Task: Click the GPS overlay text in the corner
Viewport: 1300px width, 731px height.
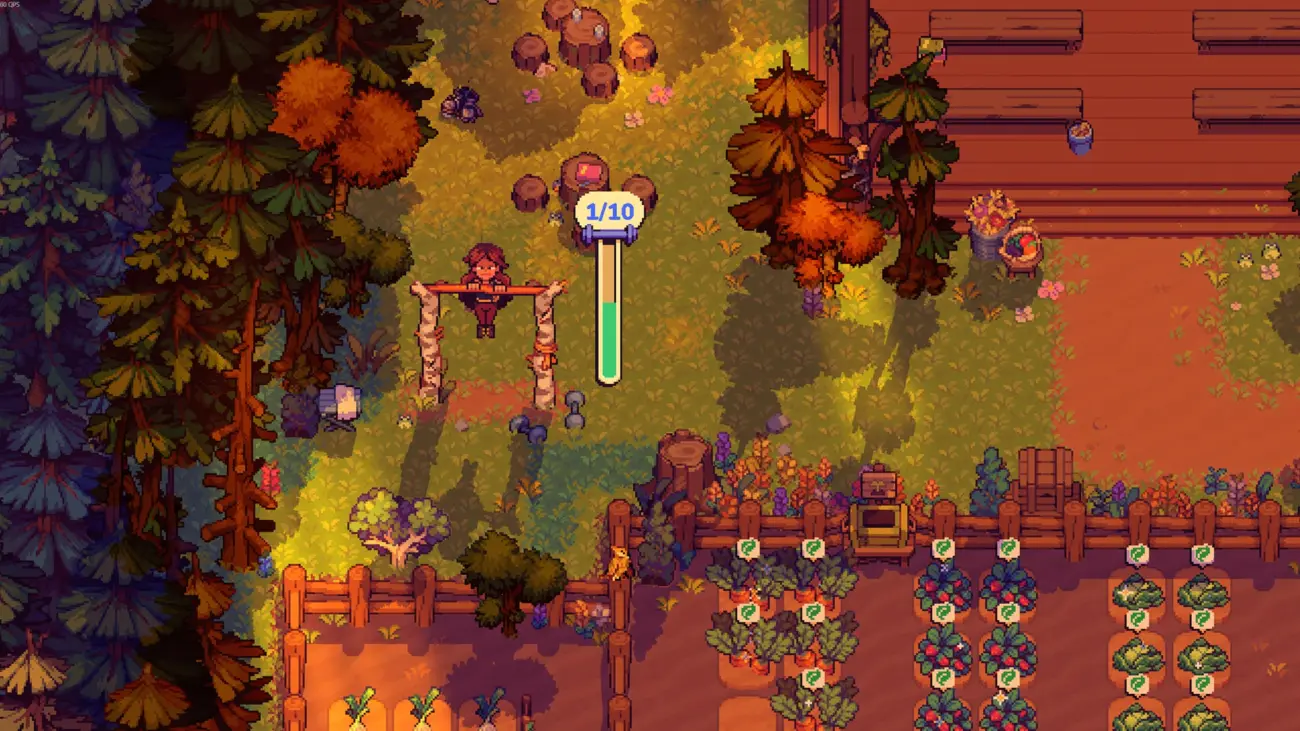Action: coord(12,5)
